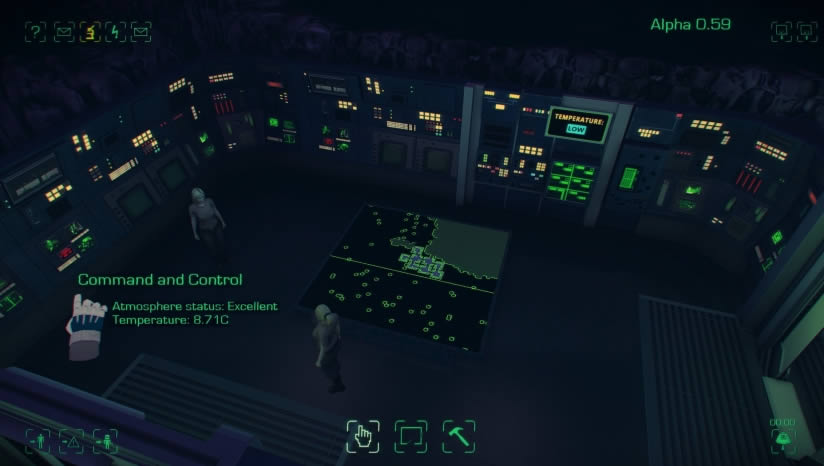Switch to the hammer build tool
The image size is (824, 466).
coord(458,436)
